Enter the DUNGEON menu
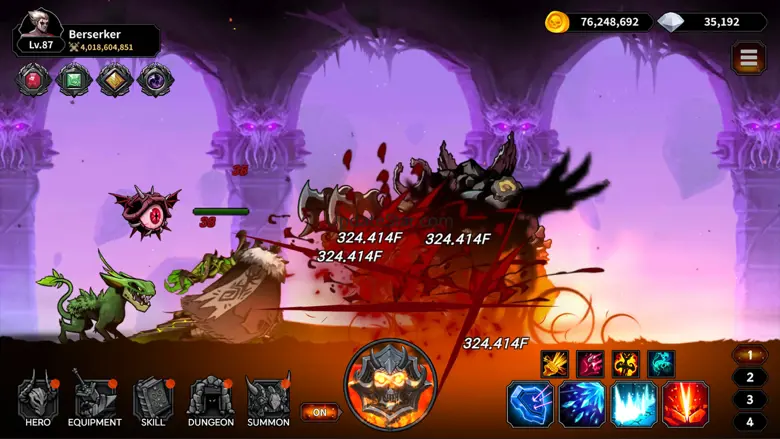This screenshot has height=439, width=780. click(x=211, y=400)
